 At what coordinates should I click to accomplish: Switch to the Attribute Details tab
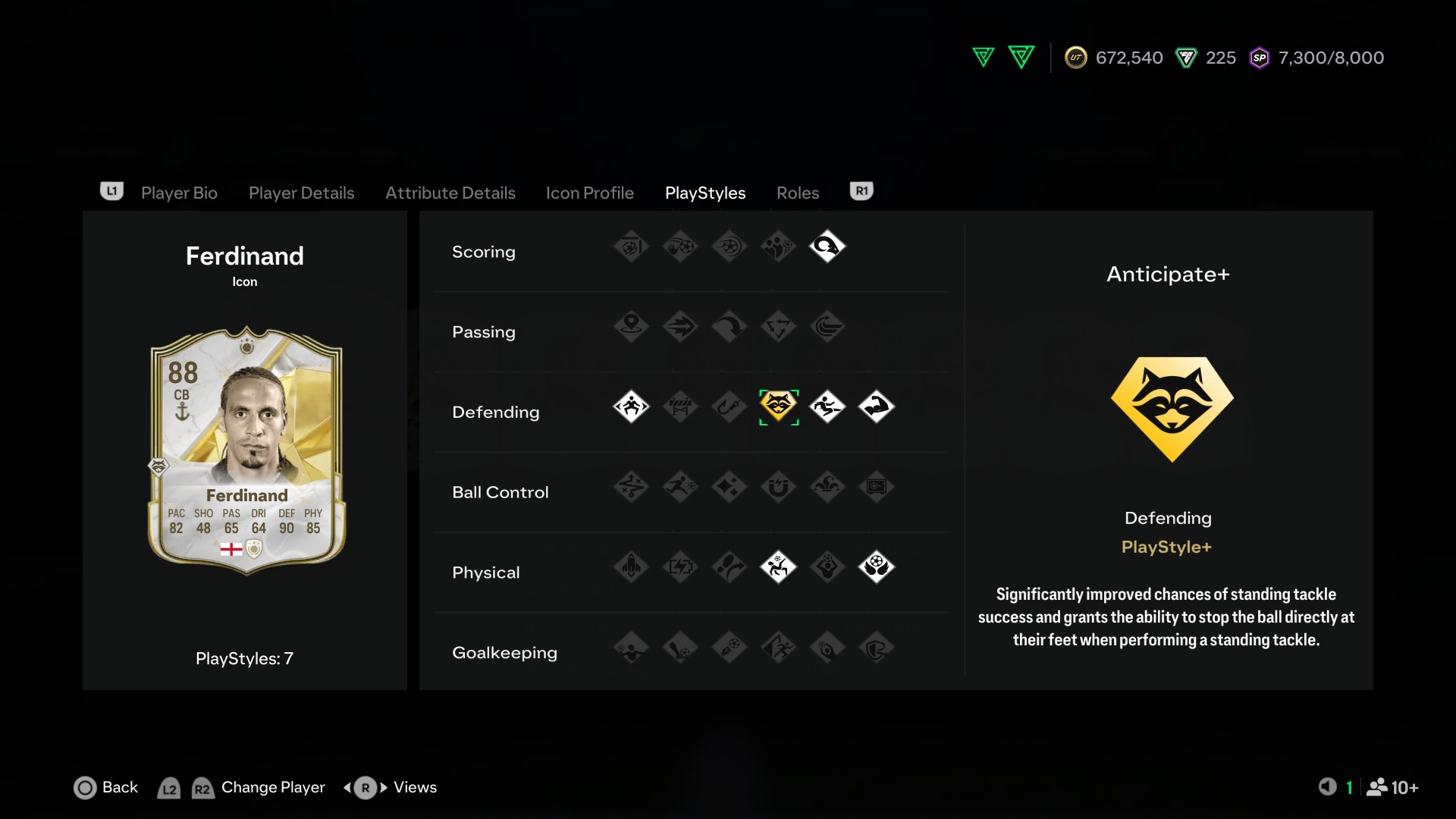pyautogui.click(x=450, y=193)
